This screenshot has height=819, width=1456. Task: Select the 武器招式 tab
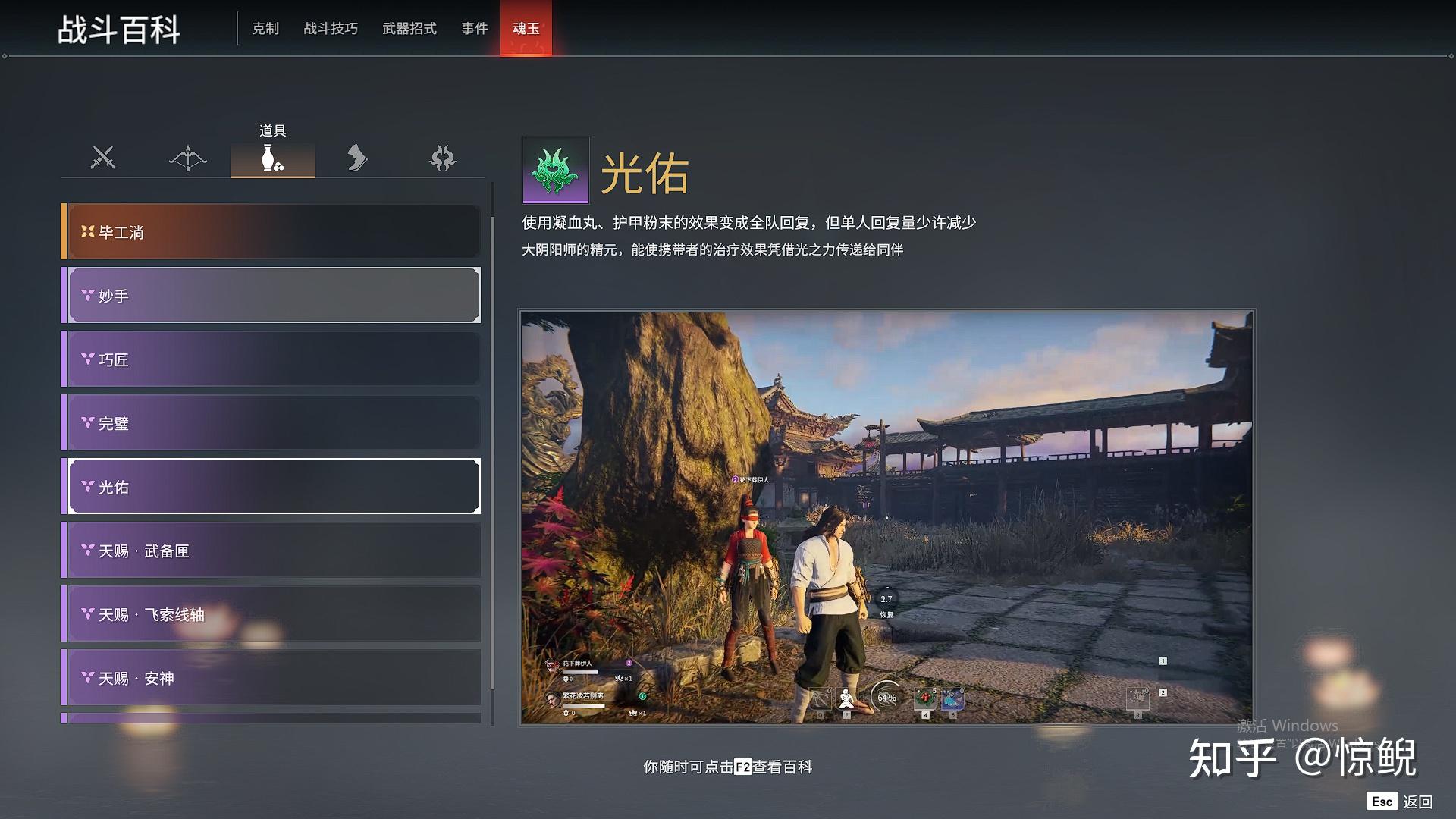(409, 29)
